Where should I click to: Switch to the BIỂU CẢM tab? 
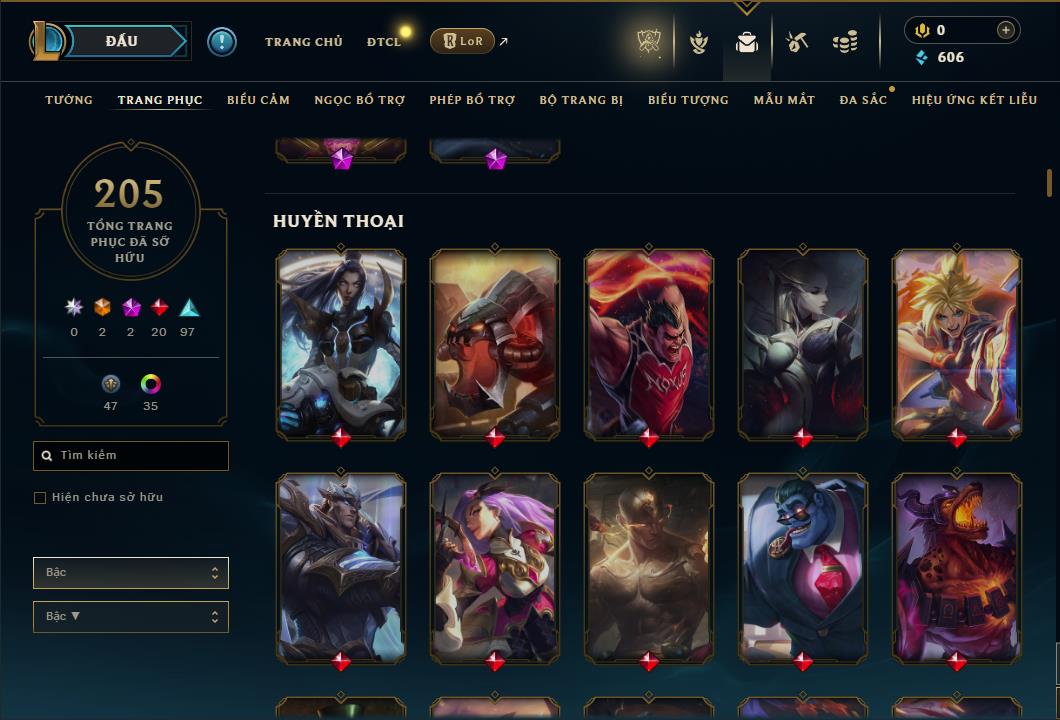pos(258,100)
